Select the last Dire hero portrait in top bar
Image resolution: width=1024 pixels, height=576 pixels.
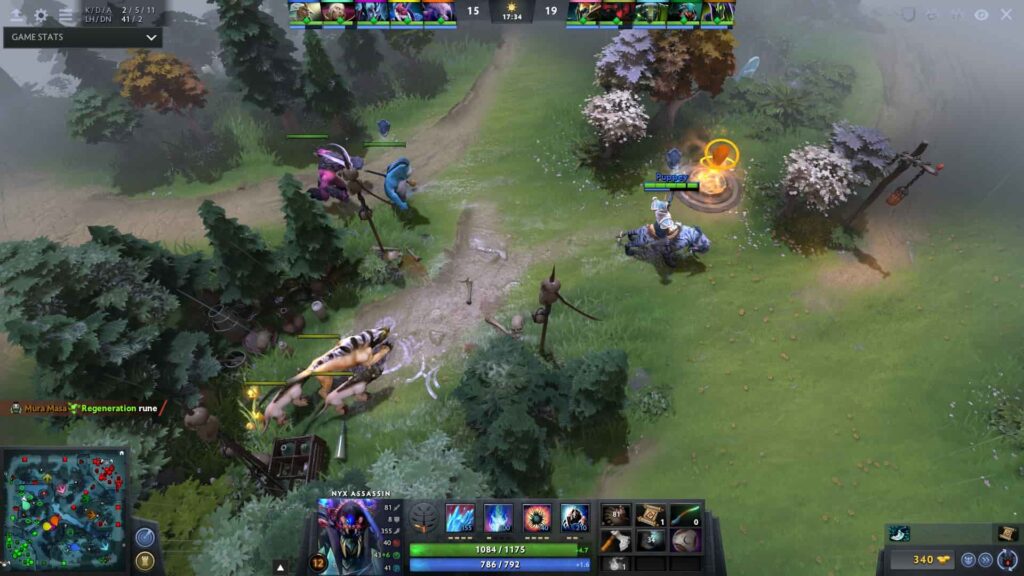pyautogui.click(x=718, y=12)
